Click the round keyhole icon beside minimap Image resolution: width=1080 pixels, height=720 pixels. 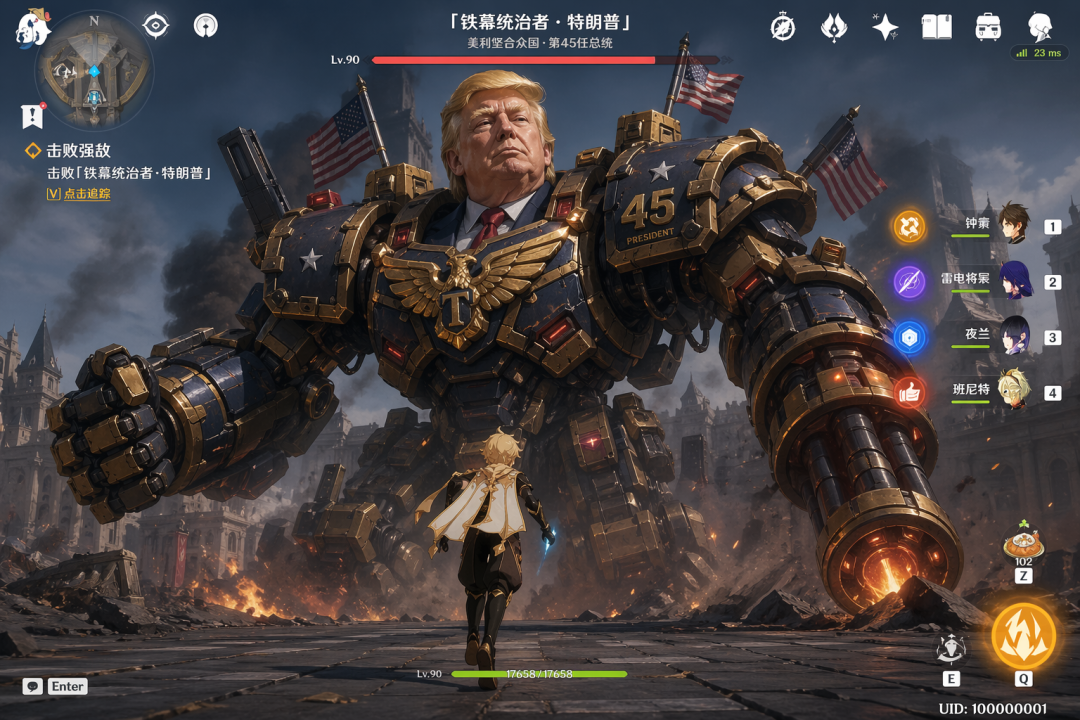tap(205, 26)
